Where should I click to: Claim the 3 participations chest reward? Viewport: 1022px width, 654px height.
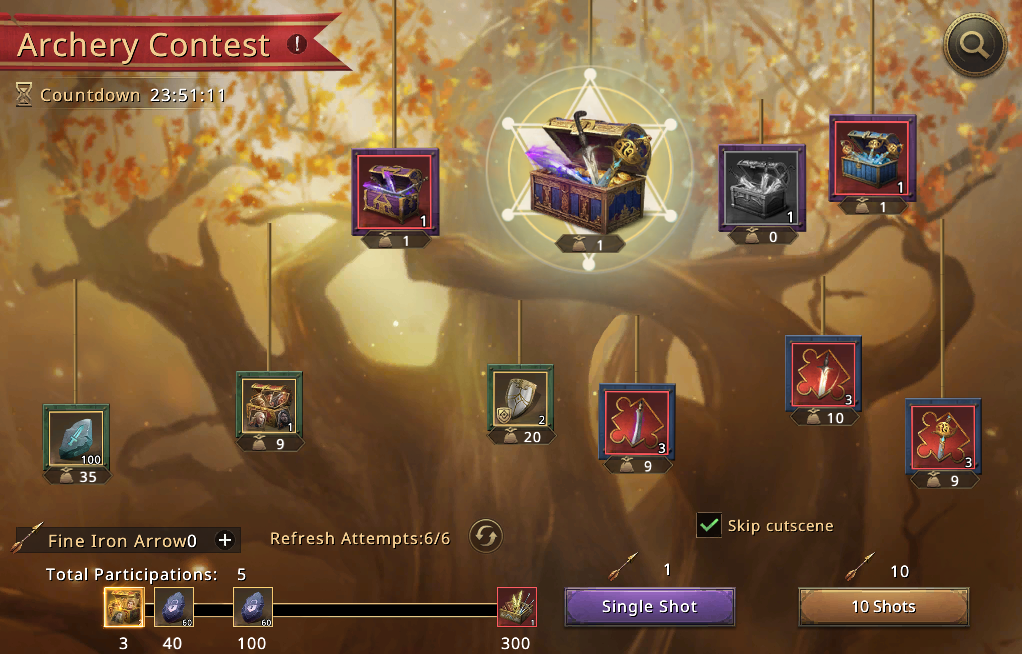(x=124, y=607)
